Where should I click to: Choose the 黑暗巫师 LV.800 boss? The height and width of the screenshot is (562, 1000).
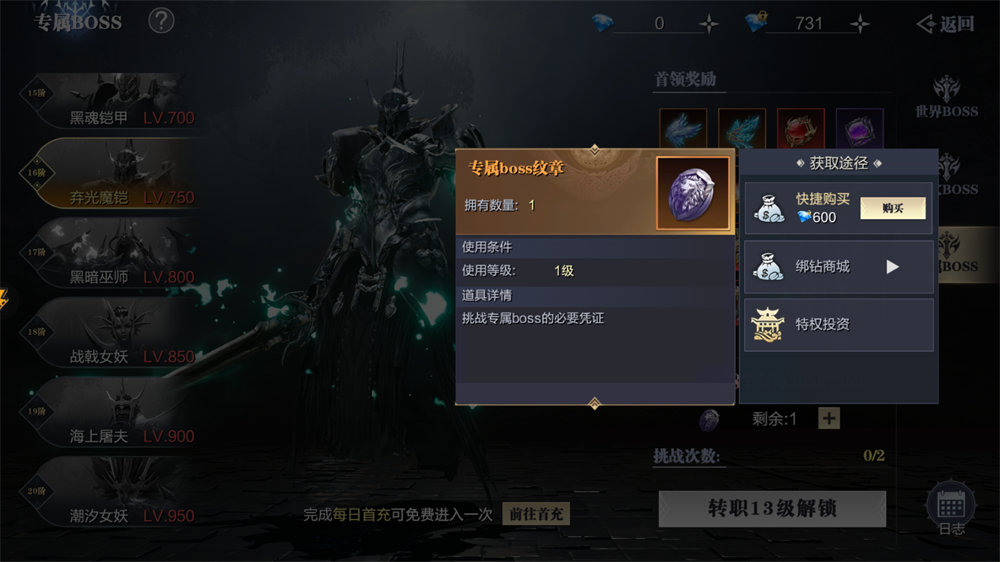(x=110, y=264)
